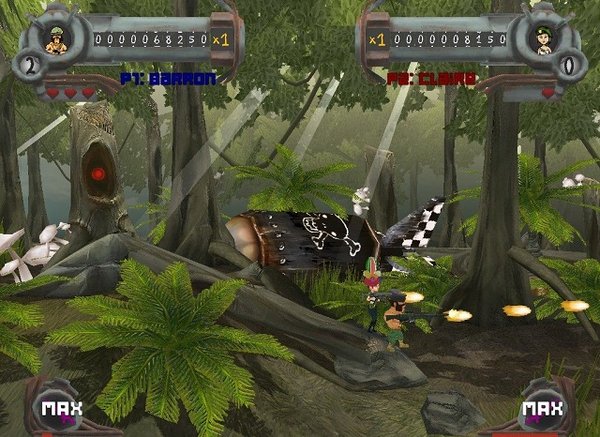Activate player two's MAX power gauge
Viewport: 600px width, 437px height.
point(543,408)
